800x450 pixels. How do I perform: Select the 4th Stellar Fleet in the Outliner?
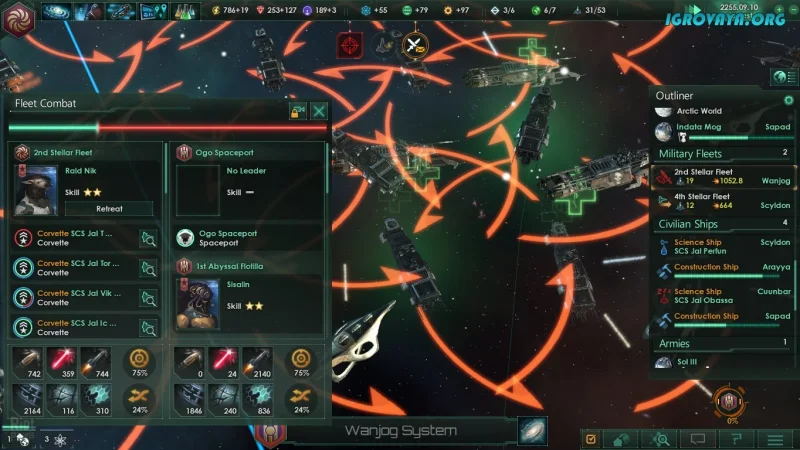(718, 202)
